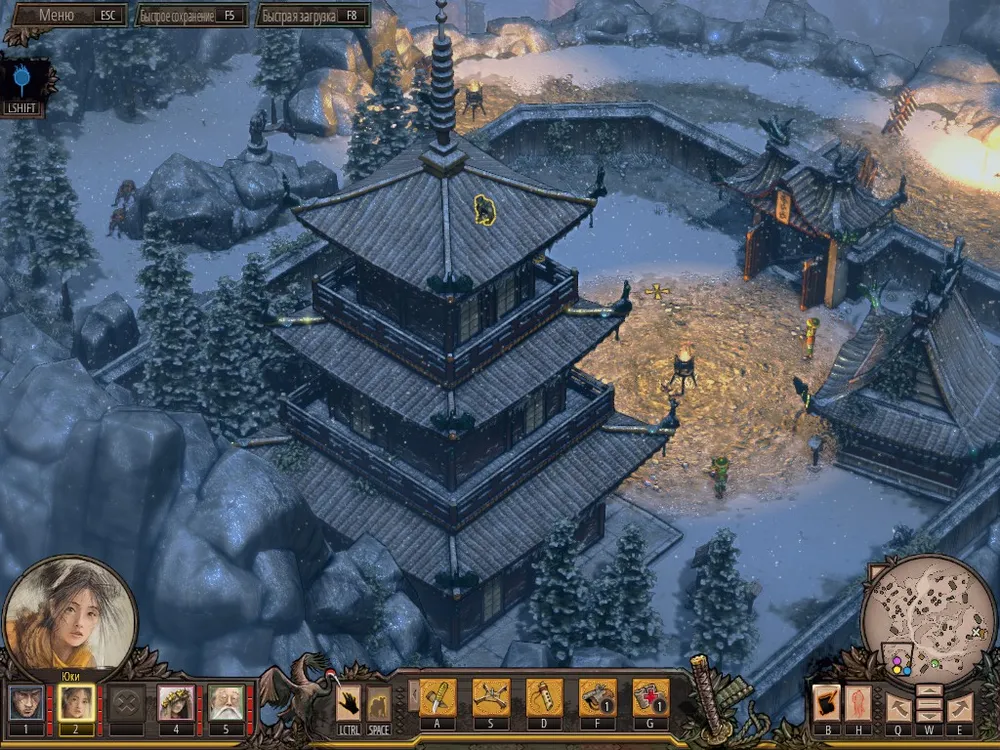Activate the black hand interact icon
Screen dimensions: 1000x750
(x=349, y=702)
